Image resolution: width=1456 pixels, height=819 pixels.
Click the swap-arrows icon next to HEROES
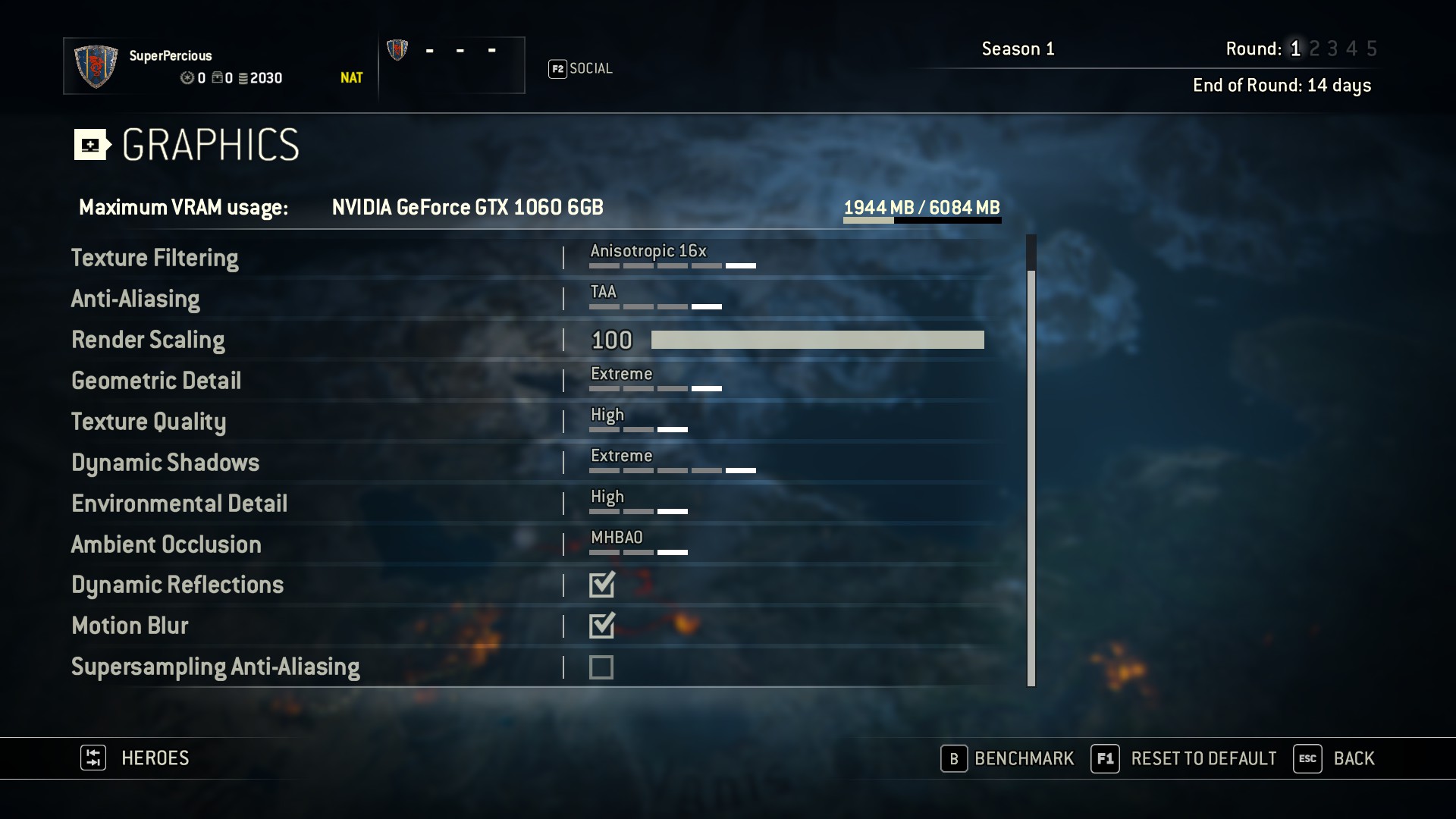pos(93,758)
